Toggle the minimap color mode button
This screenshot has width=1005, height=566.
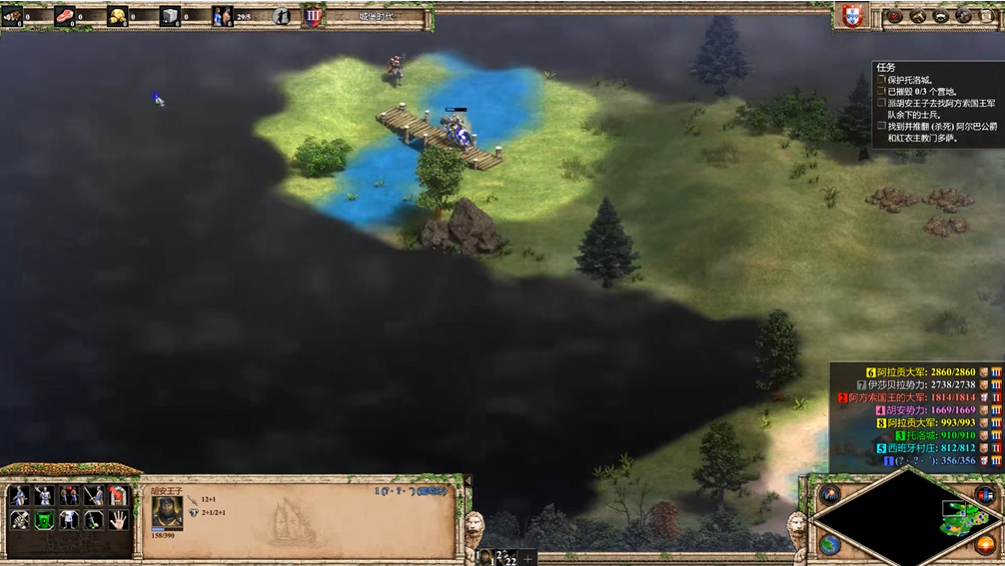pyautogui.click(x=985, y=495)
